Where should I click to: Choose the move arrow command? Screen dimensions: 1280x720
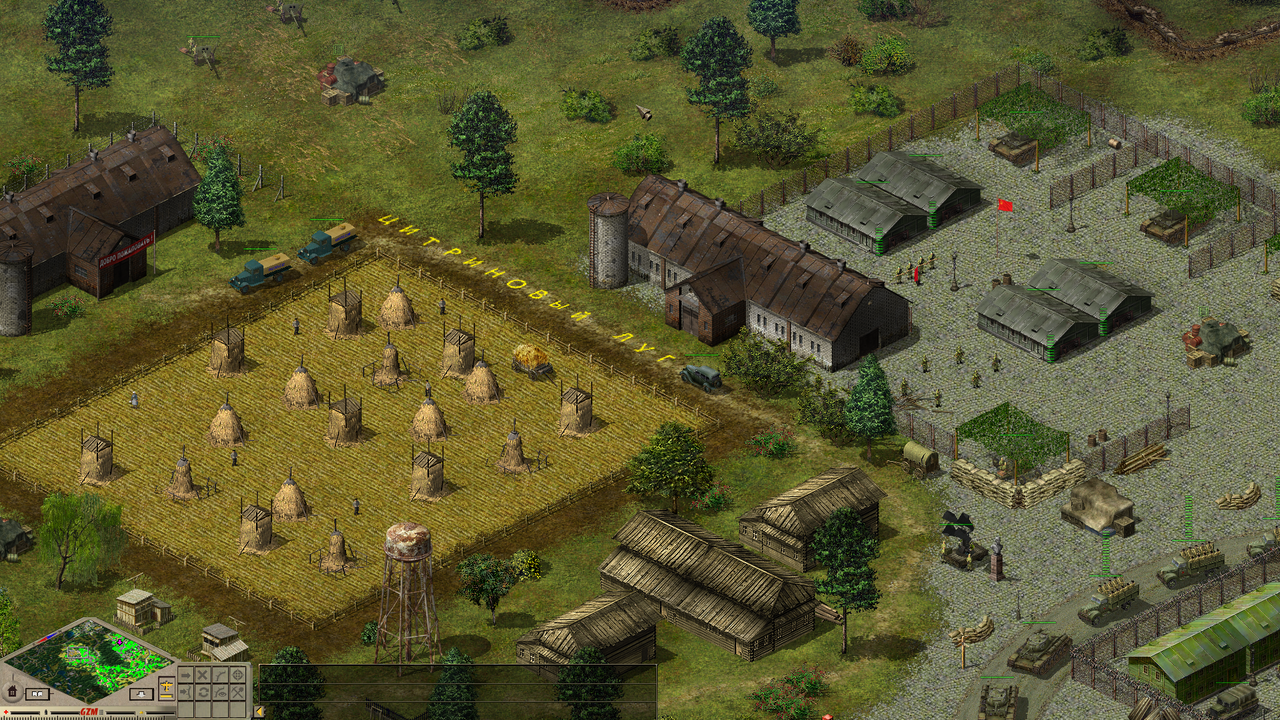pos(186,675)
